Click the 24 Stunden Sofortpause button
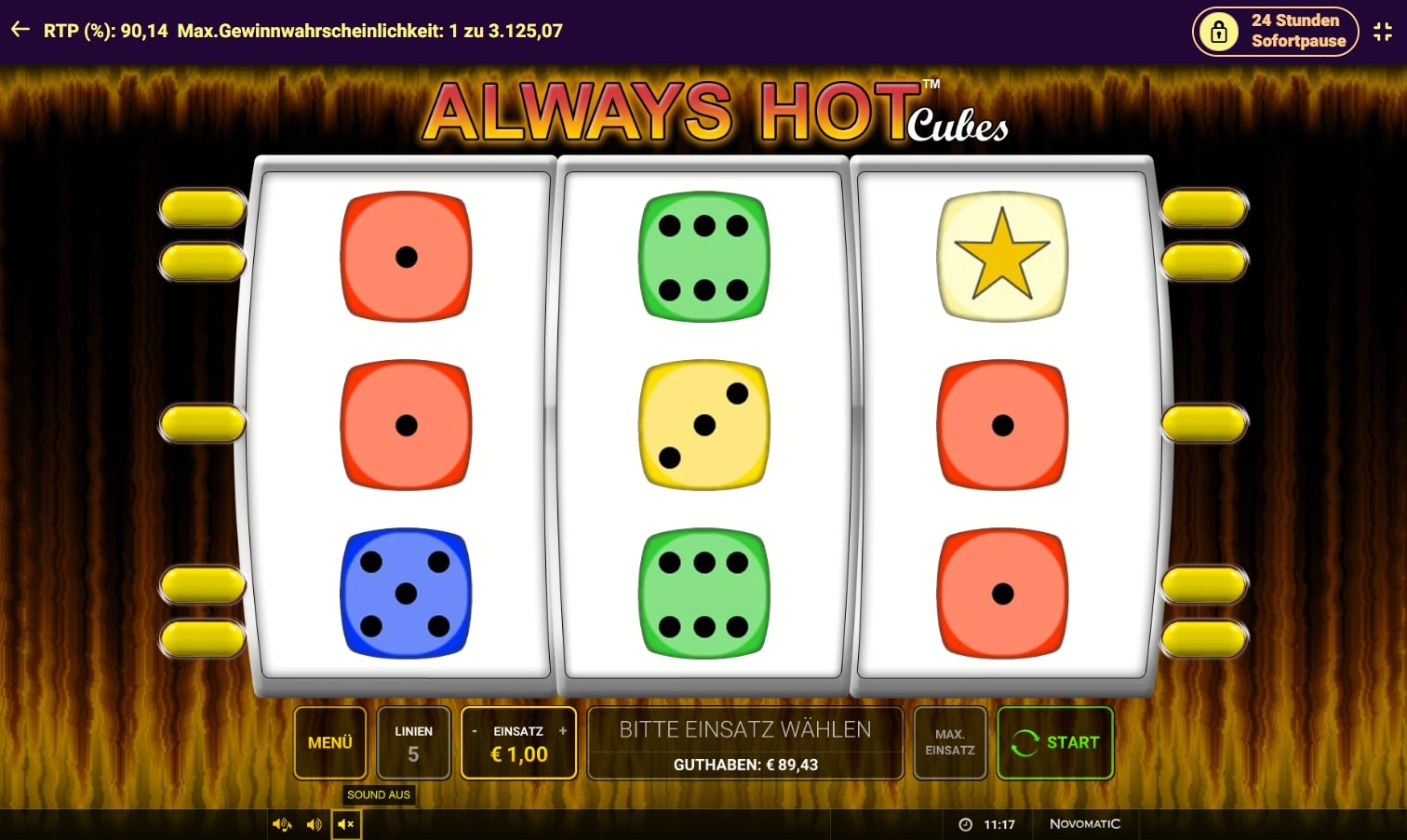Screen dimensions: 1407x840 pos(1275,31)
